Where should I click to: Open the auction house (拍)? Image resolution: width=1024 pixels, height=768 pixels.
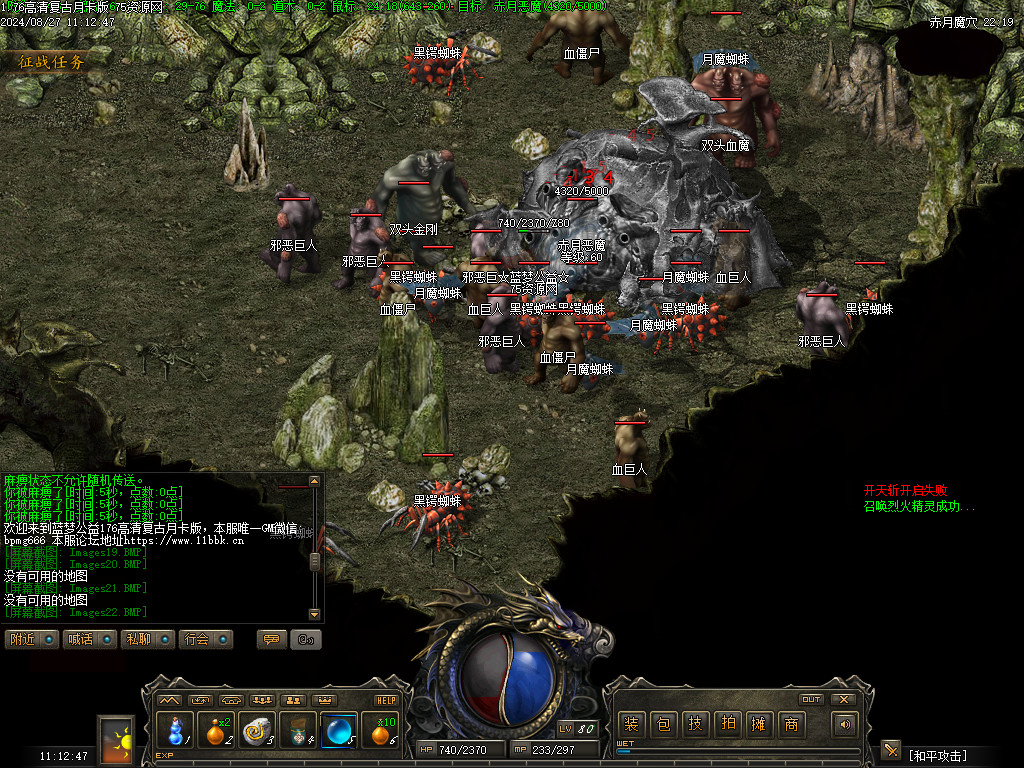[727, 724]
